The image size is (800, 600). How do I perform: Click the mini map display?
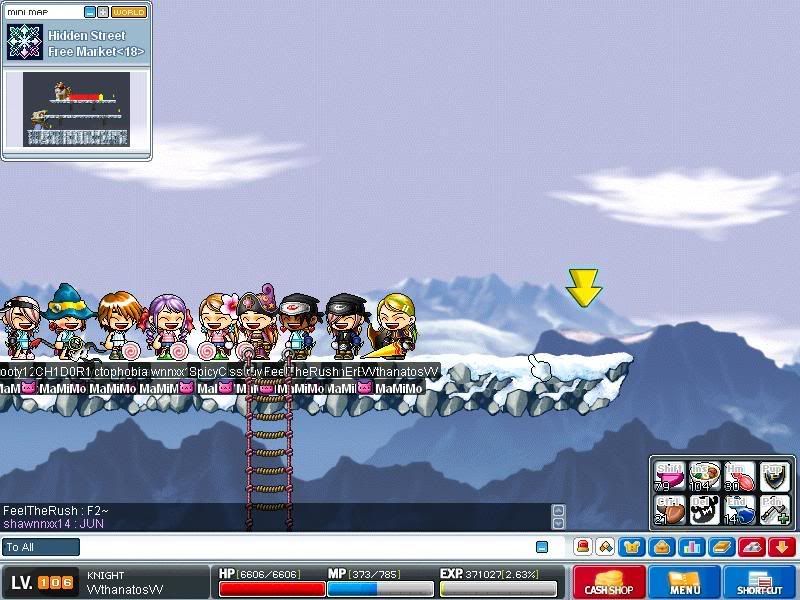(x=77, y=109)
